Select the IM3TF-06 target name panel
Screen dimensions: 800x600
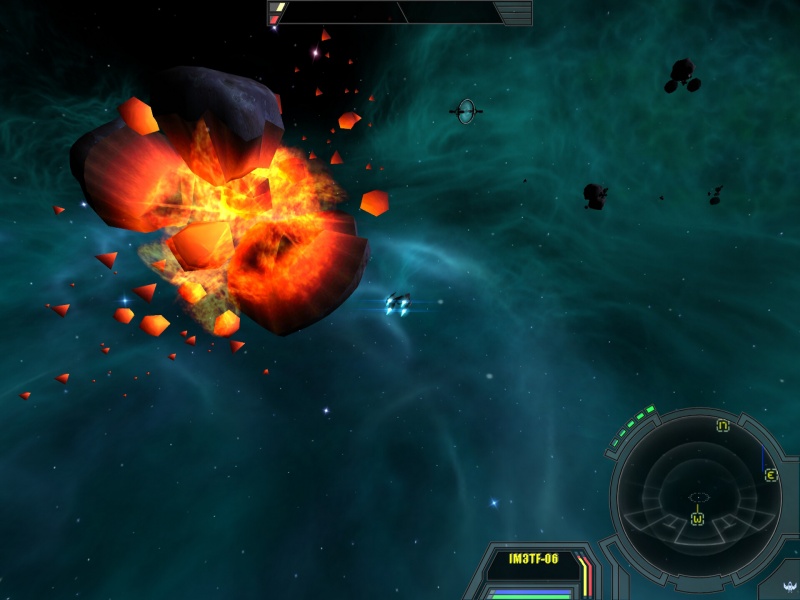(x=531, y=560)
